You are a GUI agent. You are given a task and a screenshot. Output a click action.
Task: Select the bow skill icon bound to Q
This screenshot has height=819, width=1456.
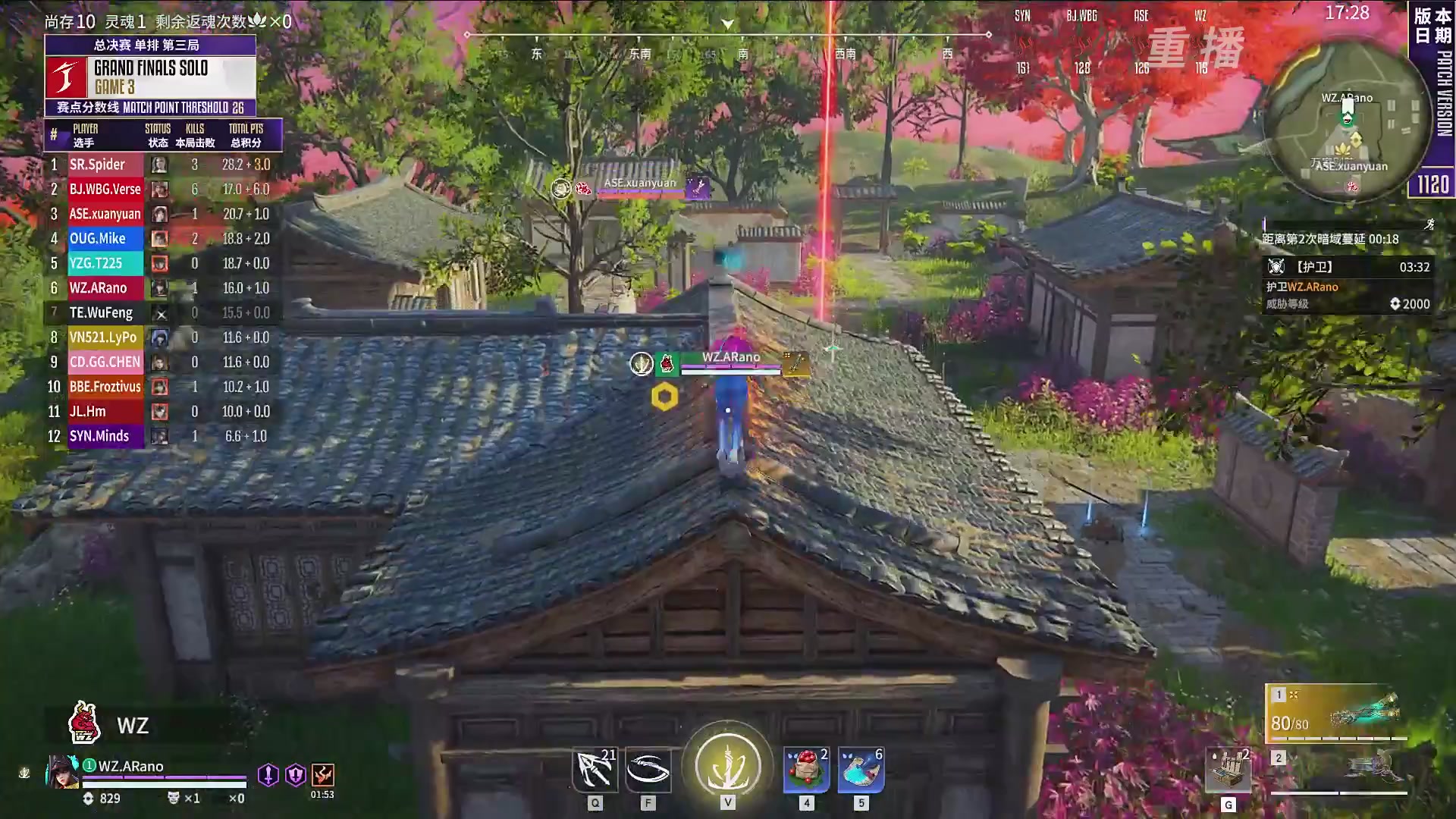pos(595,768)
